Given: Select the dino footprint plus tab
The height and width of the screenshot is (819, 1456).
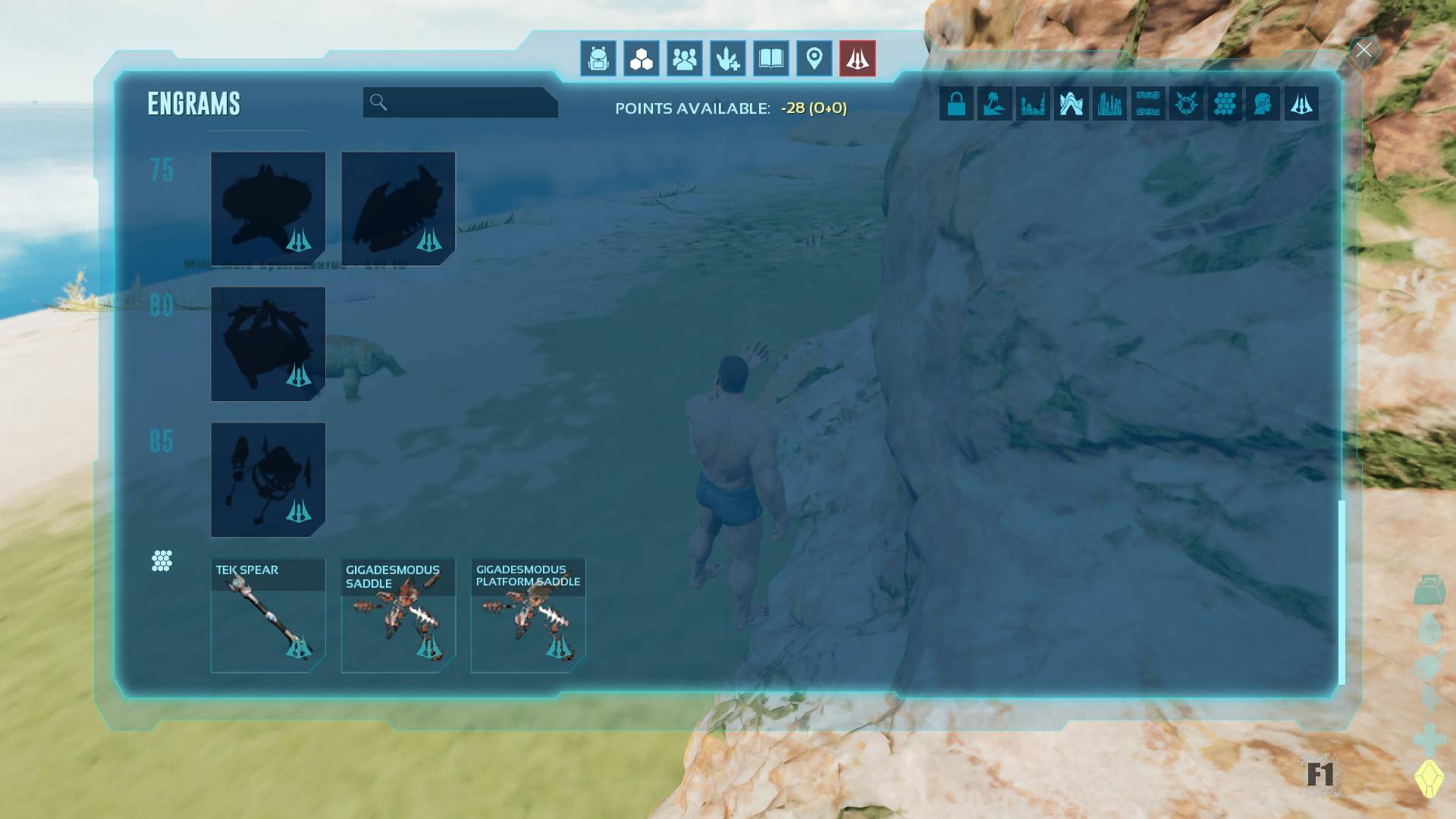Looking at the screenshot, I should point(728,58).
